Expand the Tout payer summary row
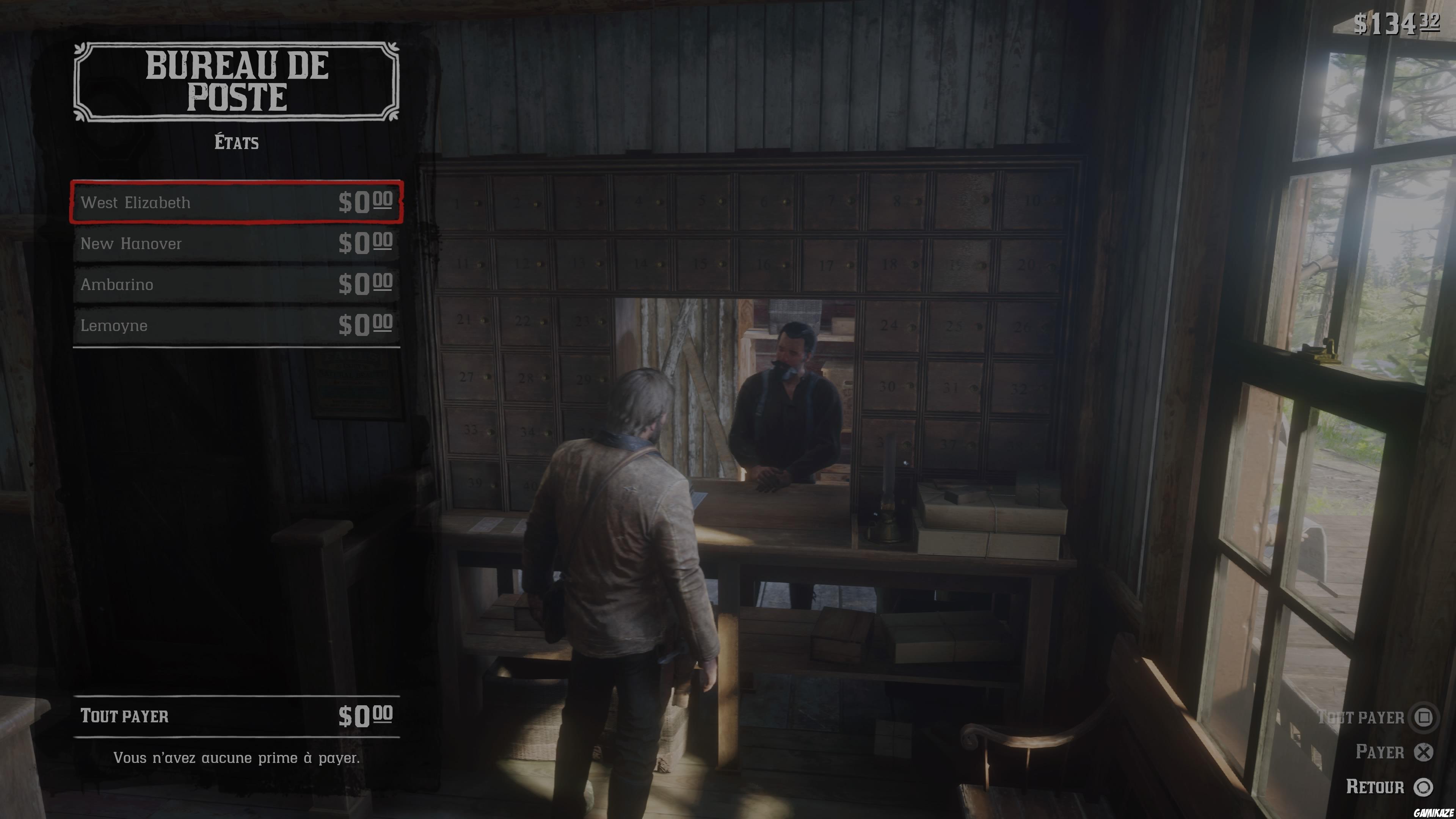 237,715
